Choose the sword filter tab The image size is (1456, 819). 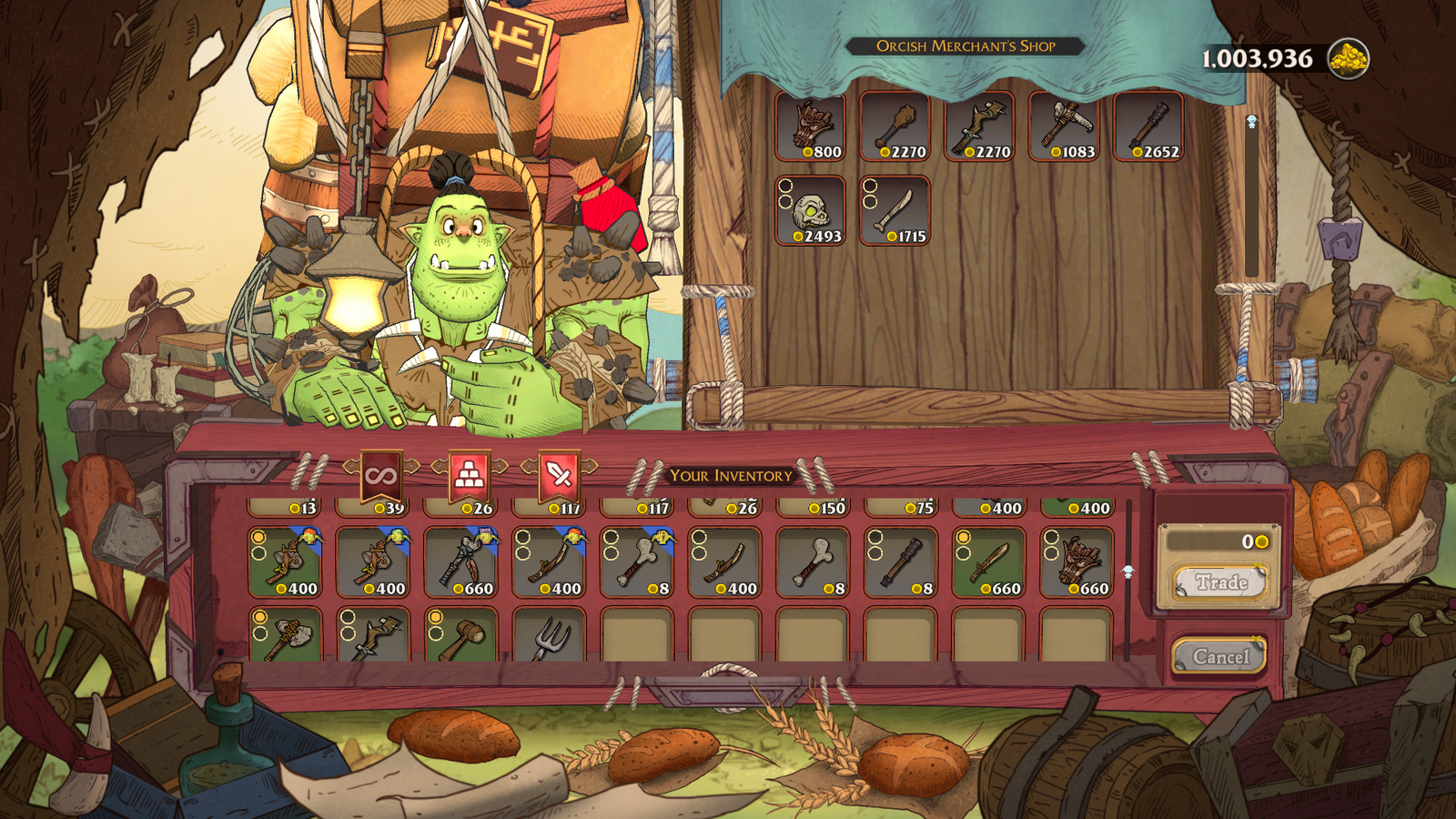coord(558,474)
